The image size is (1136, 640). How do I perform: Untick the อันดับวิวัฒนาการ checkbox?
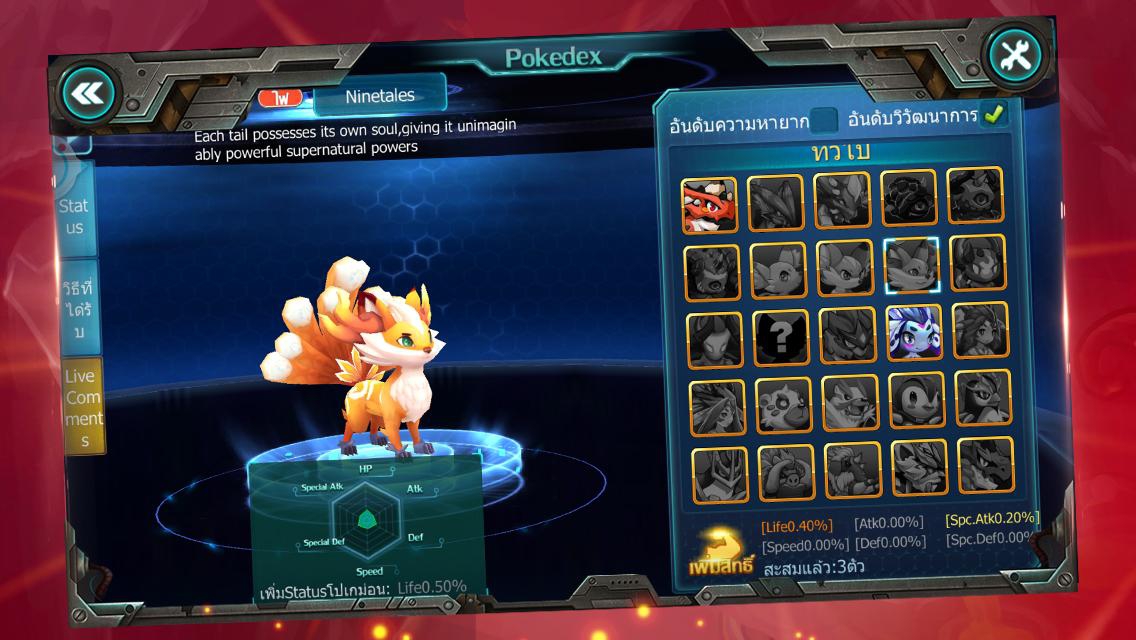[x=994, y=115]
